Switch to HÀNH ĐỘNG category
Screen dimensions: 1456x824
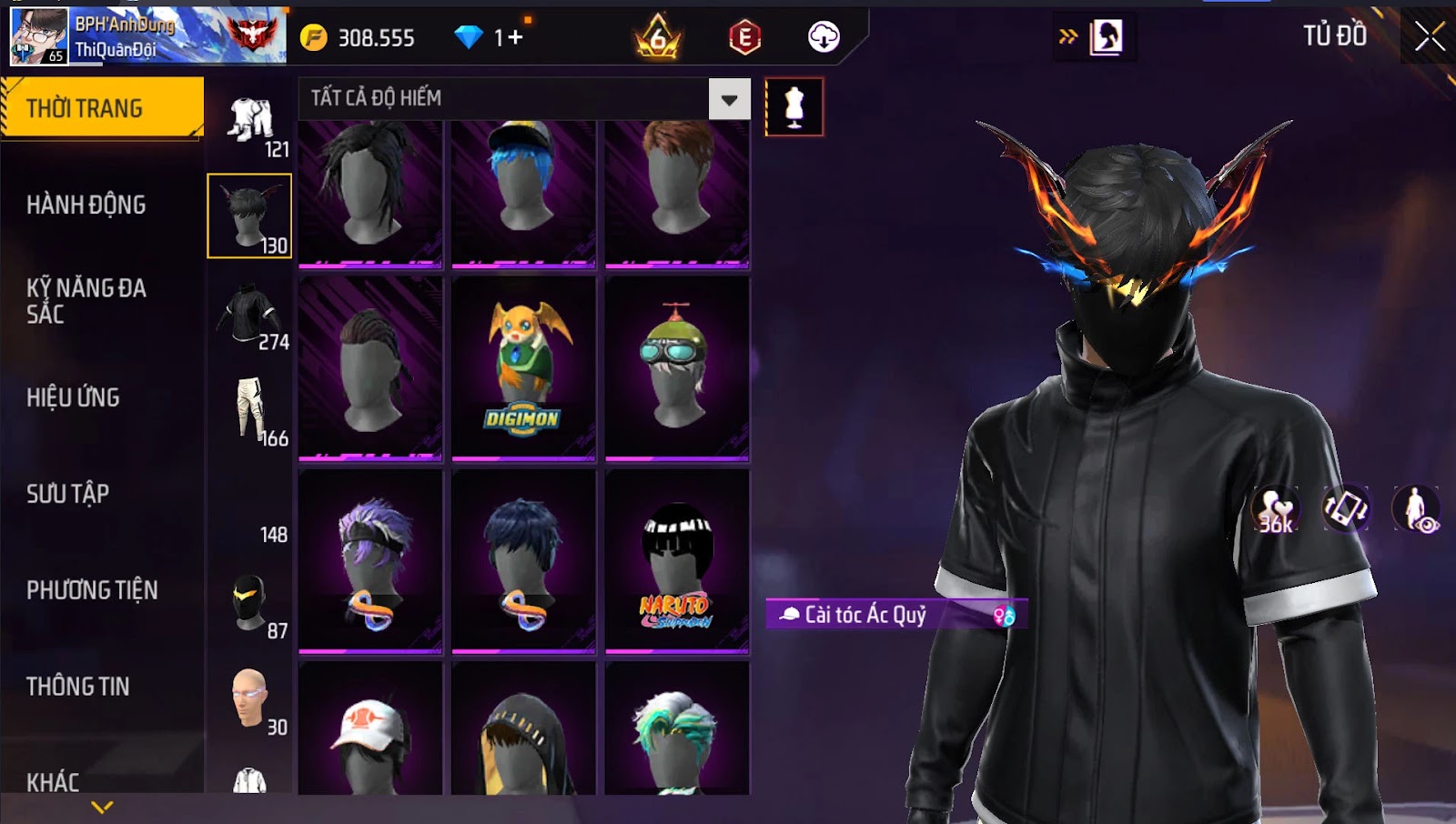coord(86,205)
